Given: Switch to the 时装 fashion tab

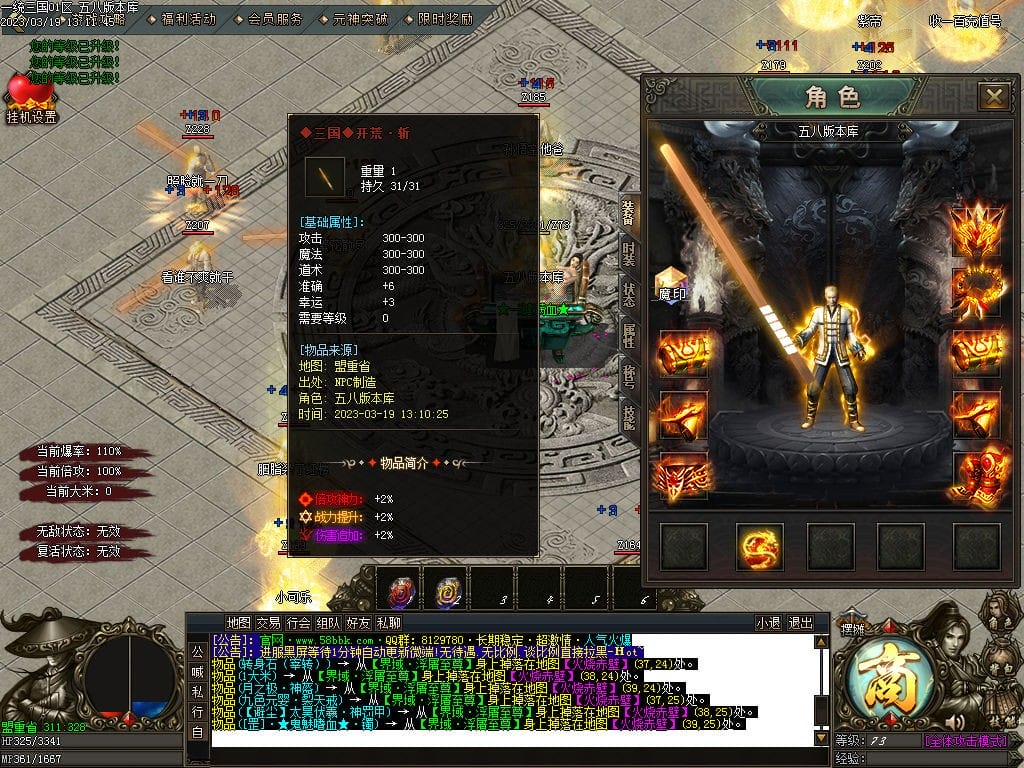Looking at the screenshot, I should tap(628, 254).
